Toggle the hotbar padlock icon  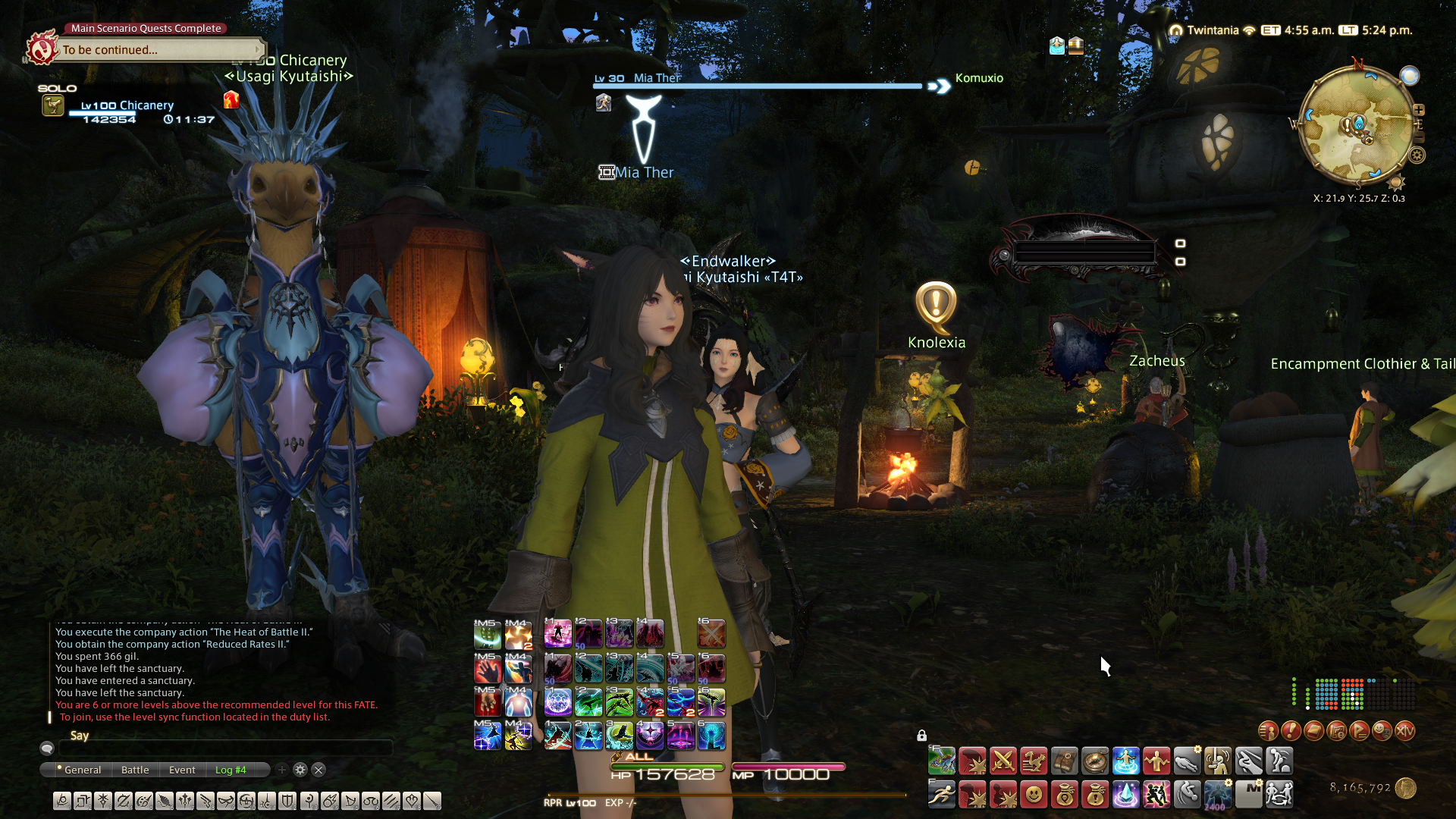click(x=921, y=736)
